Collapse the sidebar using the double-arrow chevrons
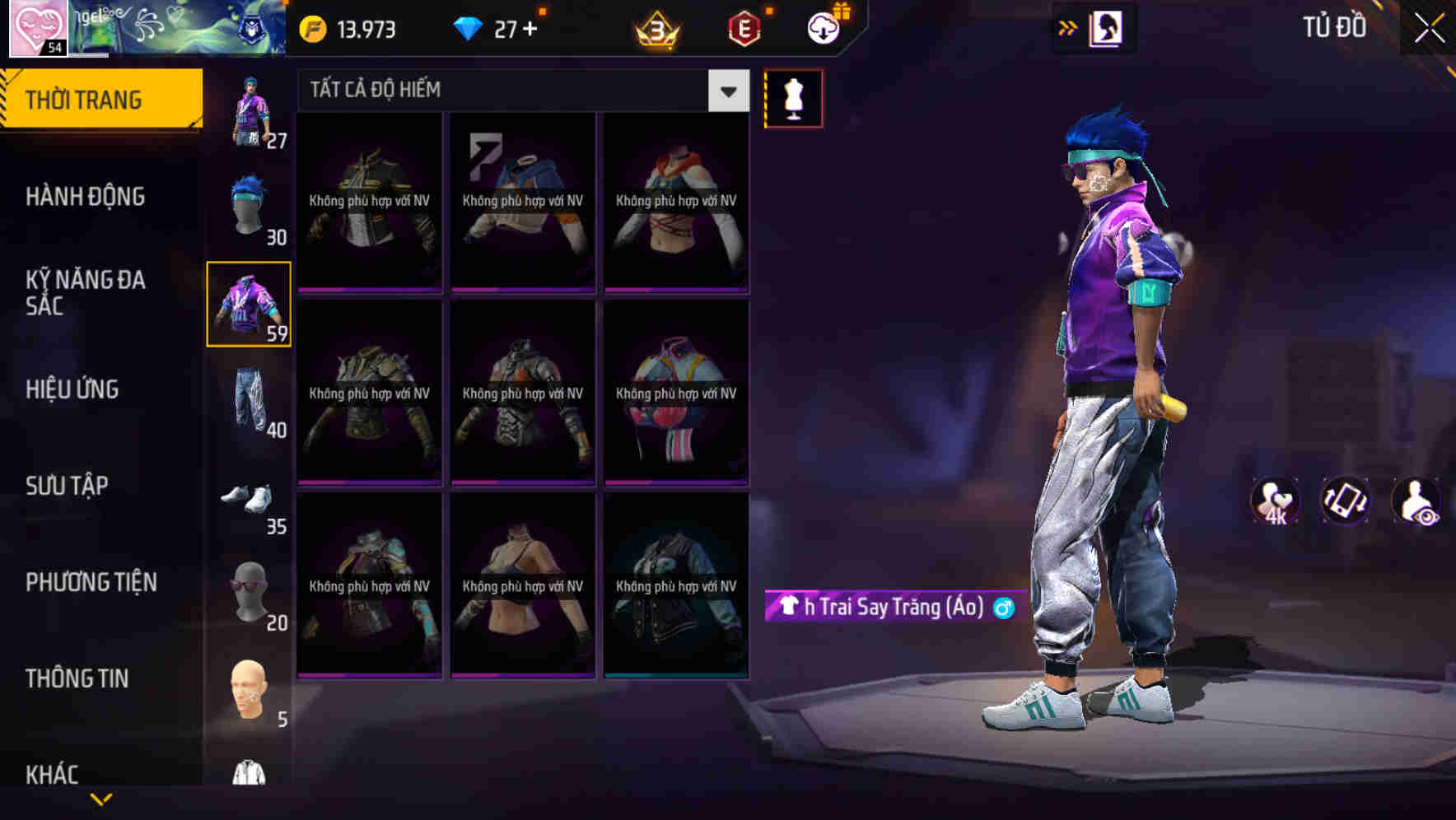1456x820 pixels. pos(1066,27)
